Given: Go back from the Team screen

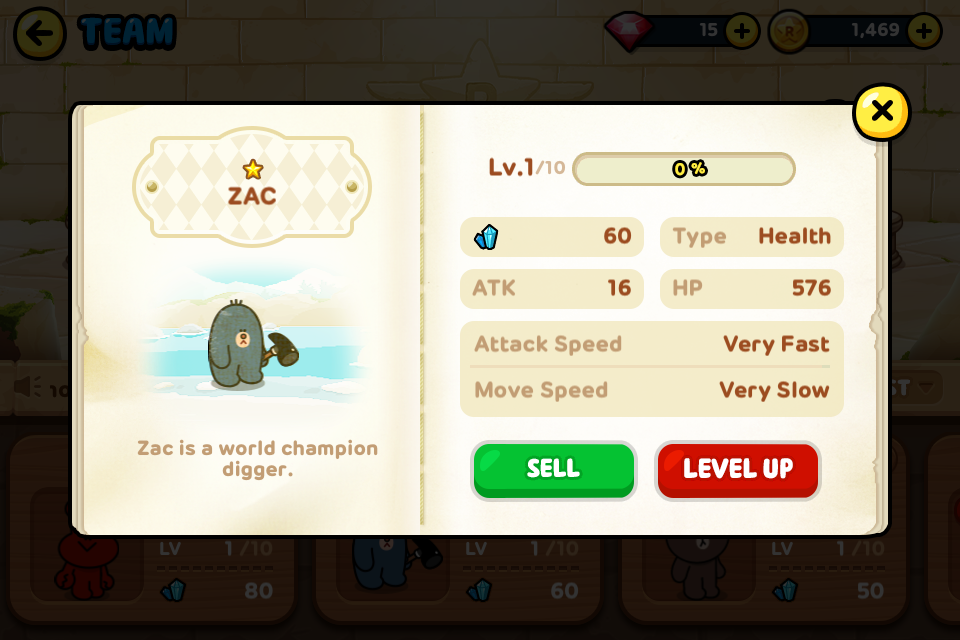Looking at the screenshot, I should pyautogui.click(x=40, y=33).
